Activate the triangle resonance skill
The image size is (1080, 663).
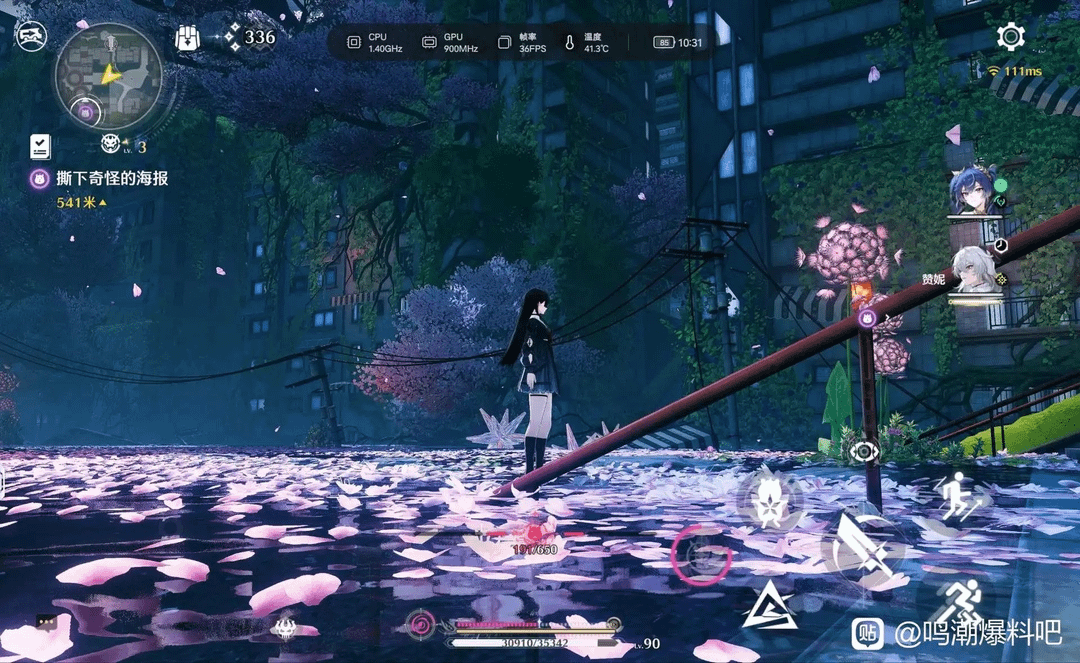[769, 606]
